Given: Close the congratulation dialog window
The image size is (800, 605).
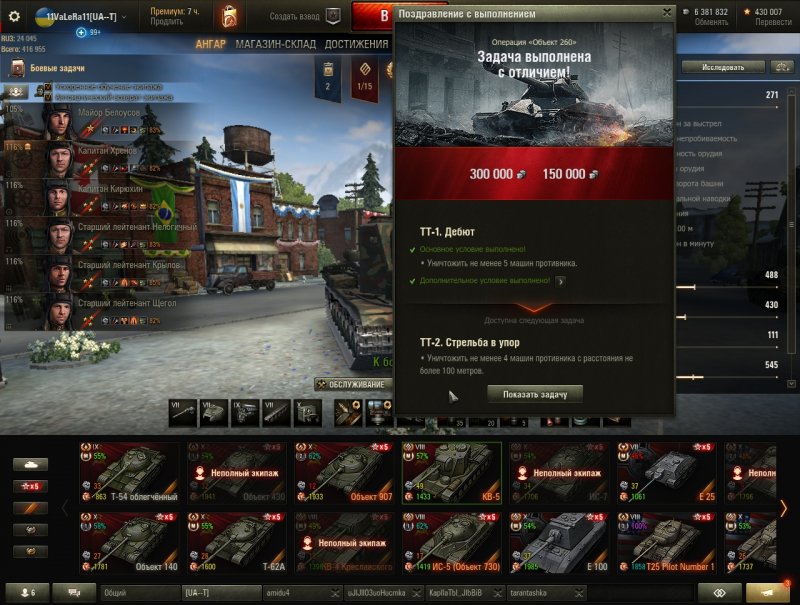Looking at the screenshot, I should (667, 13).
